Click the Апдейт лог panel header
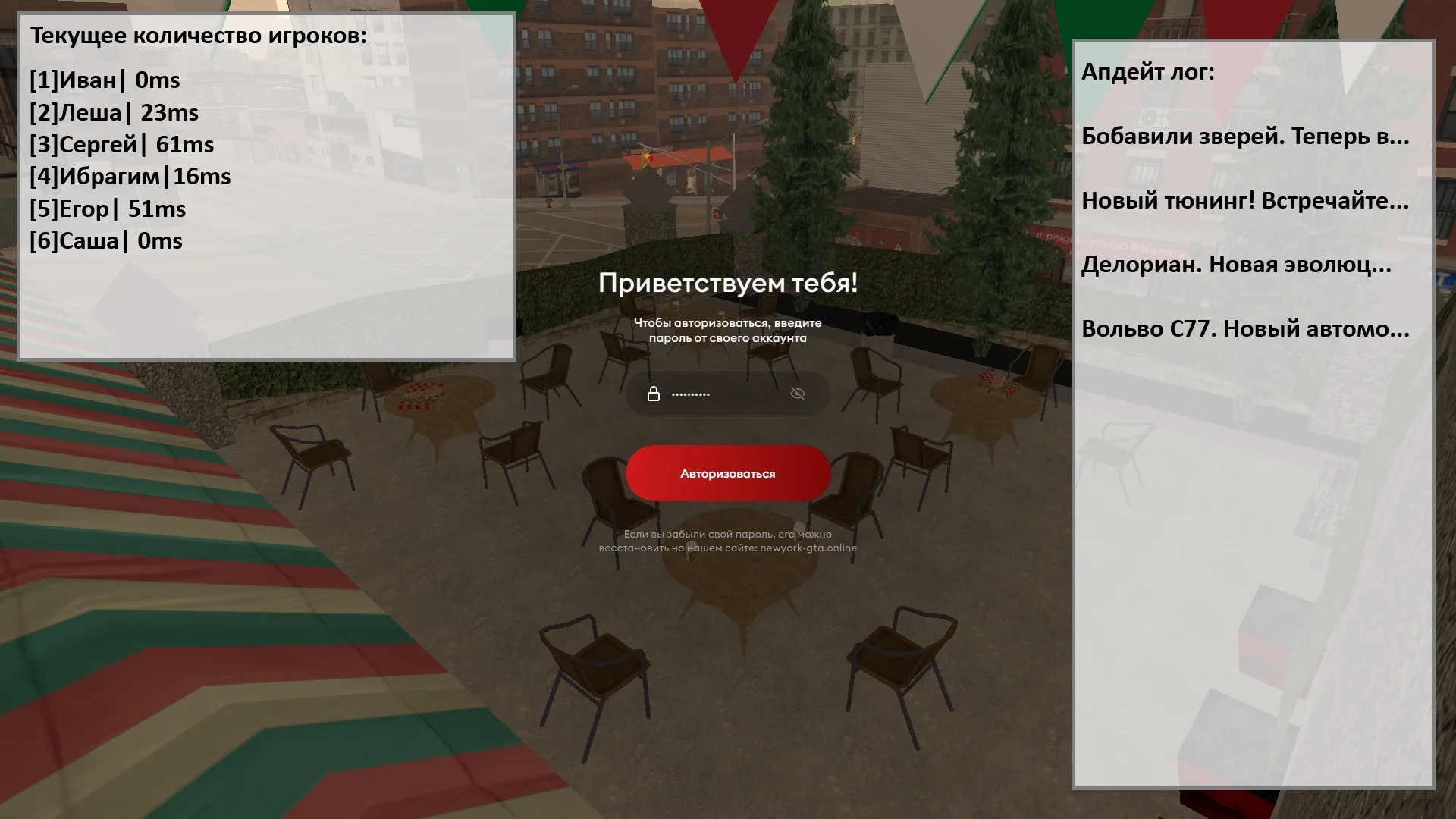Viewport: 1456px width, 819px height. click(1148, 73)
